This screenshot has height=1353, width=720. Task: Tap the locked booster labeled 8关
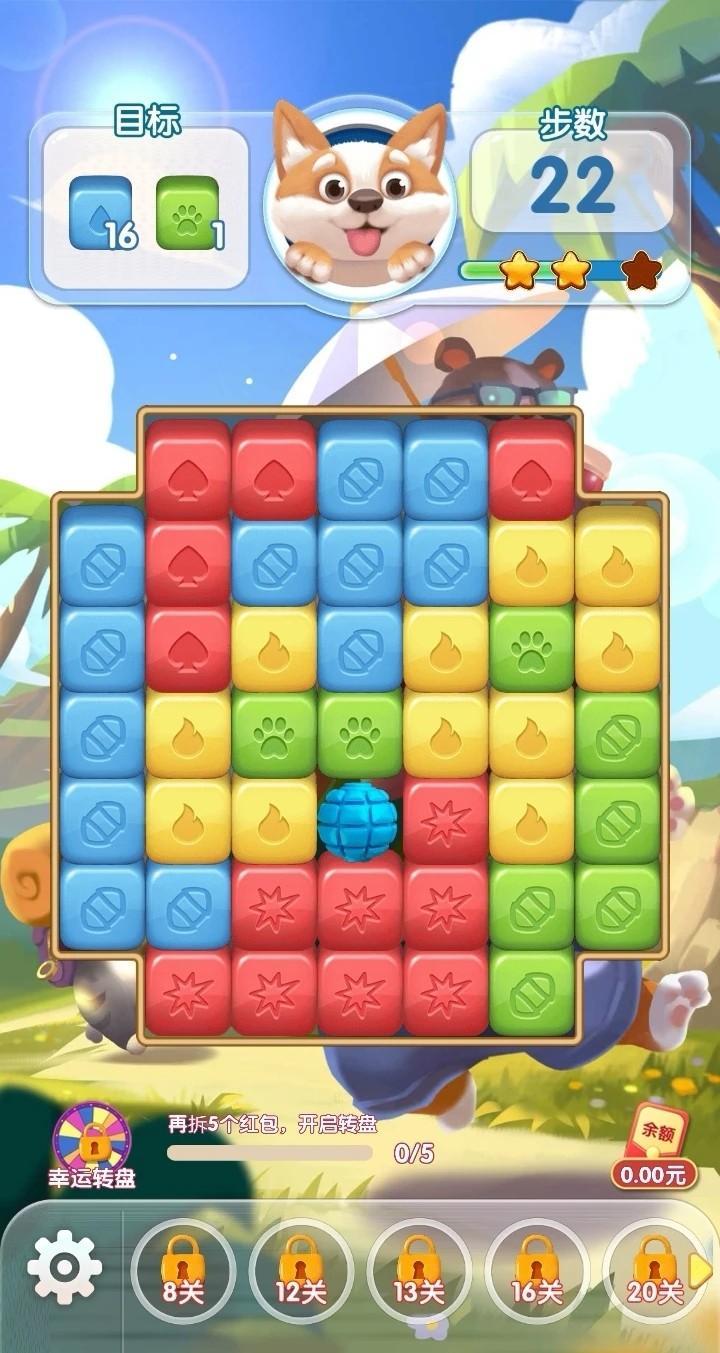tap(183, 1270)
